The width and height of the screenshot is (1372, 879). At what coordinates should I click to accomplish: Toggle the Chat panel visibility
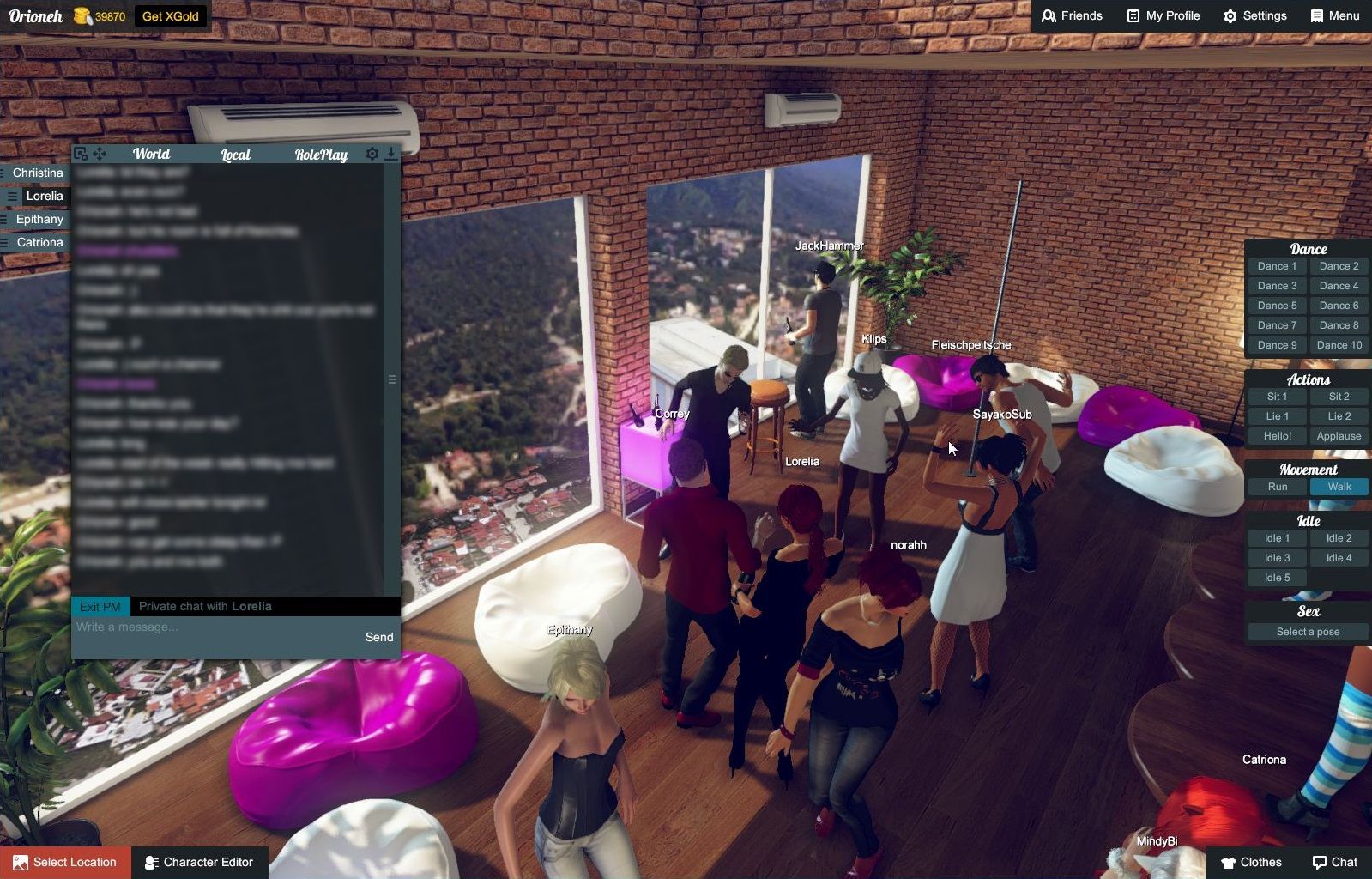click(1337, 862)
